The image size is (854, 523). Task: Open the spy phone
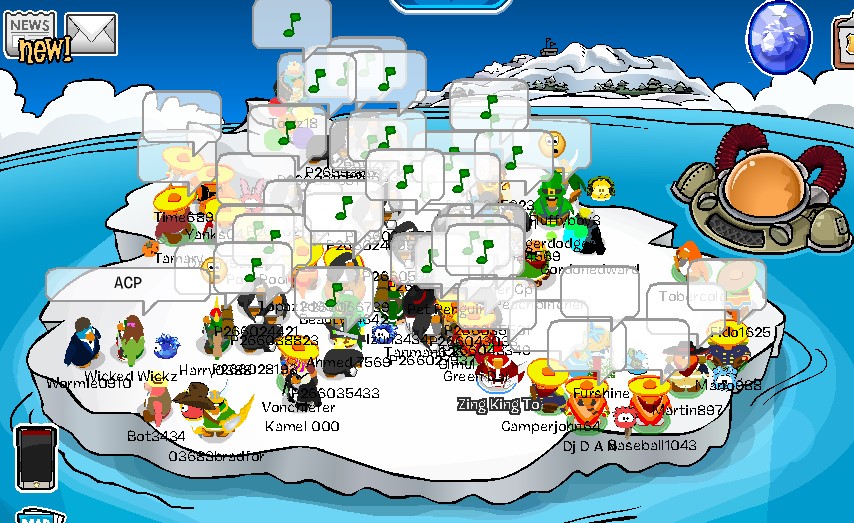tap(36, 457)
